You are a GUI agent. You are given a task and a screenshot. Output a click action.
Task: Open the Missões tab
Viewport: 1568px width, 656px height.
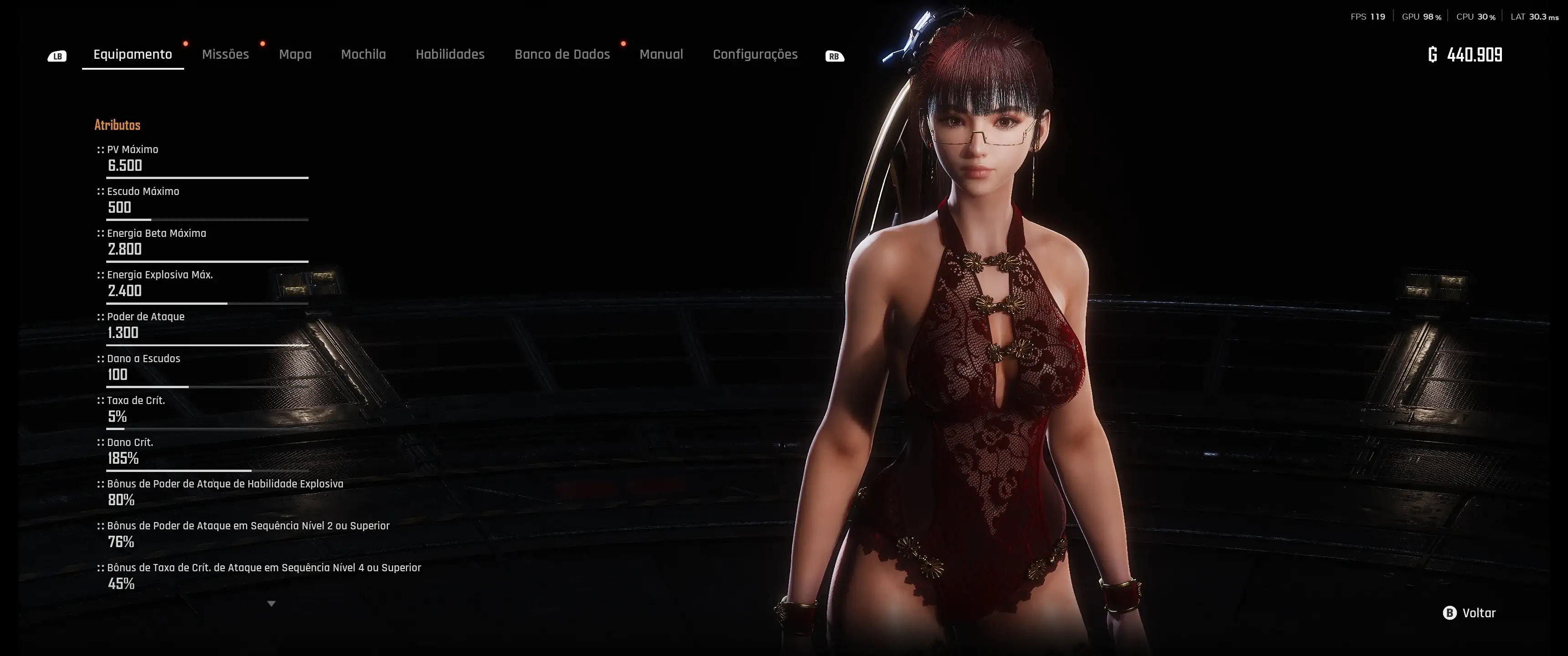pos(225,54)
